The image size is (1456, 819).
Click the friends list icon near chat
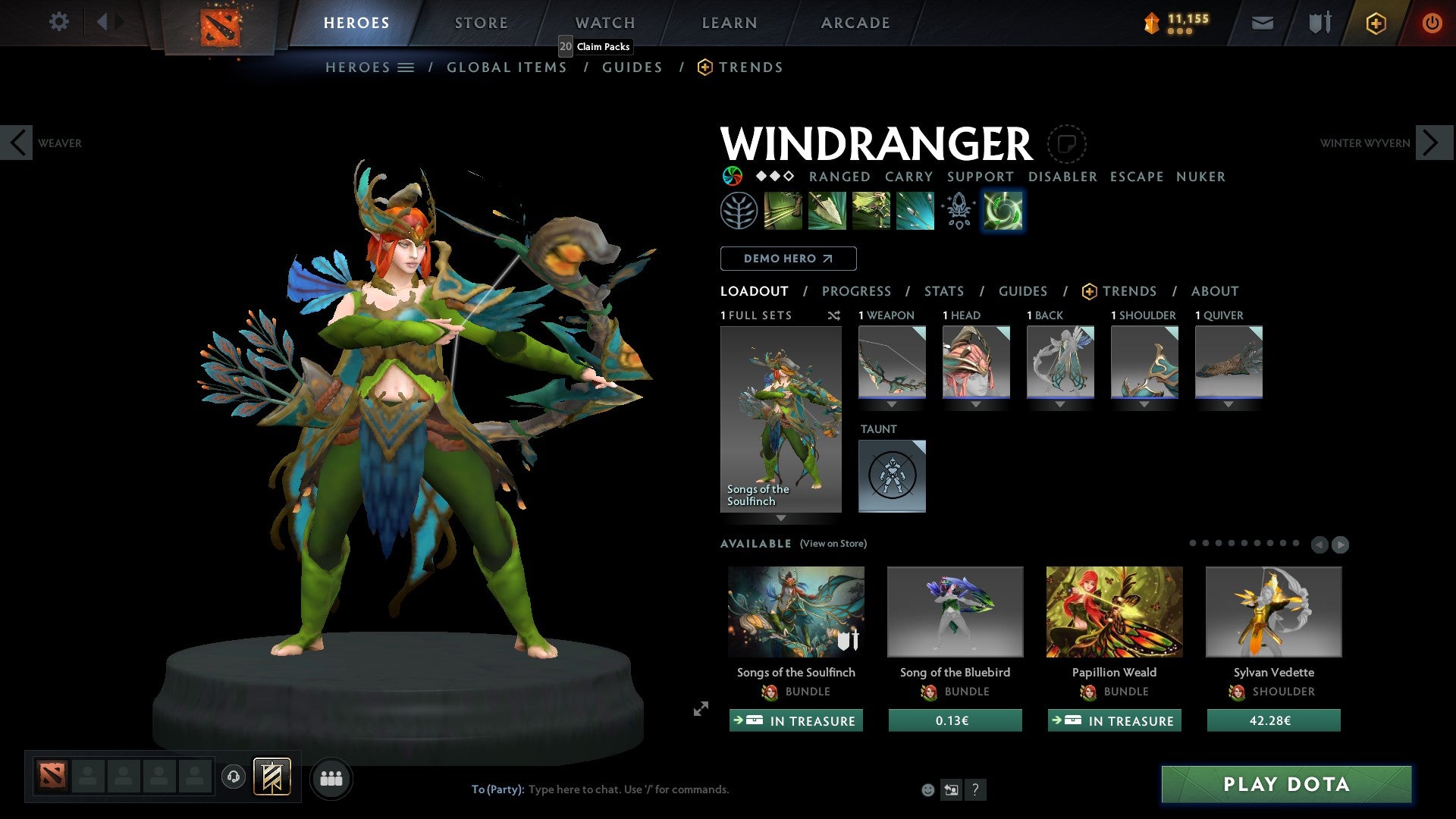point(331,778)
